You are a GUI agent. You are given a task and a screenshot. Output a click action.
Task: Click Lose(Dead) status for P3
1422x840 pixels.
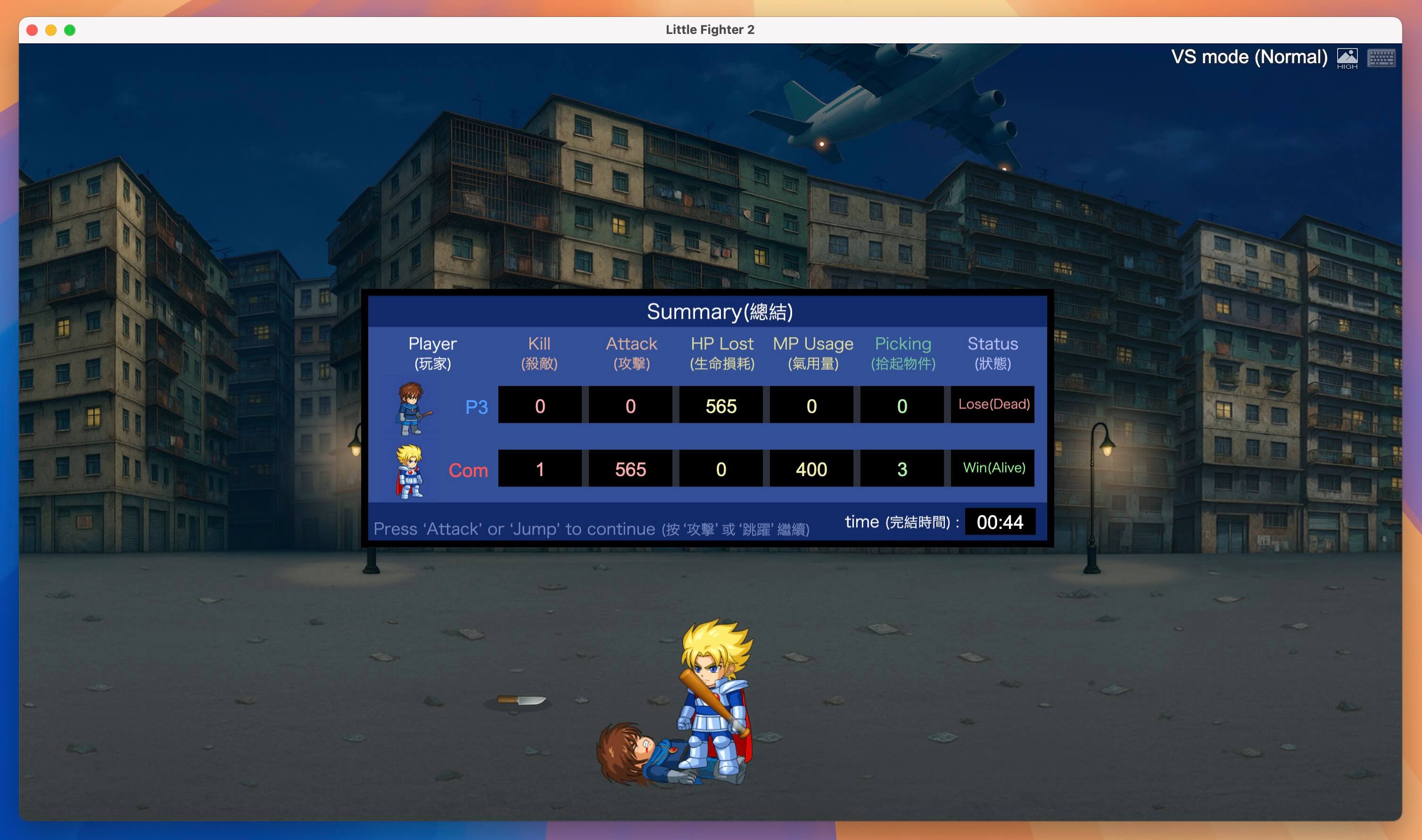[x=992, y=405]
